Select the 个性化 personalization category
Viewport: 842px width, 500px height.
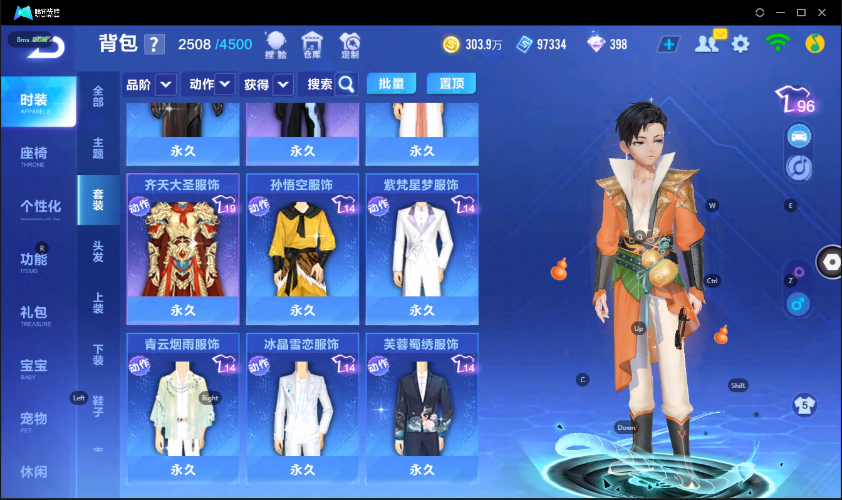point(38,207)
